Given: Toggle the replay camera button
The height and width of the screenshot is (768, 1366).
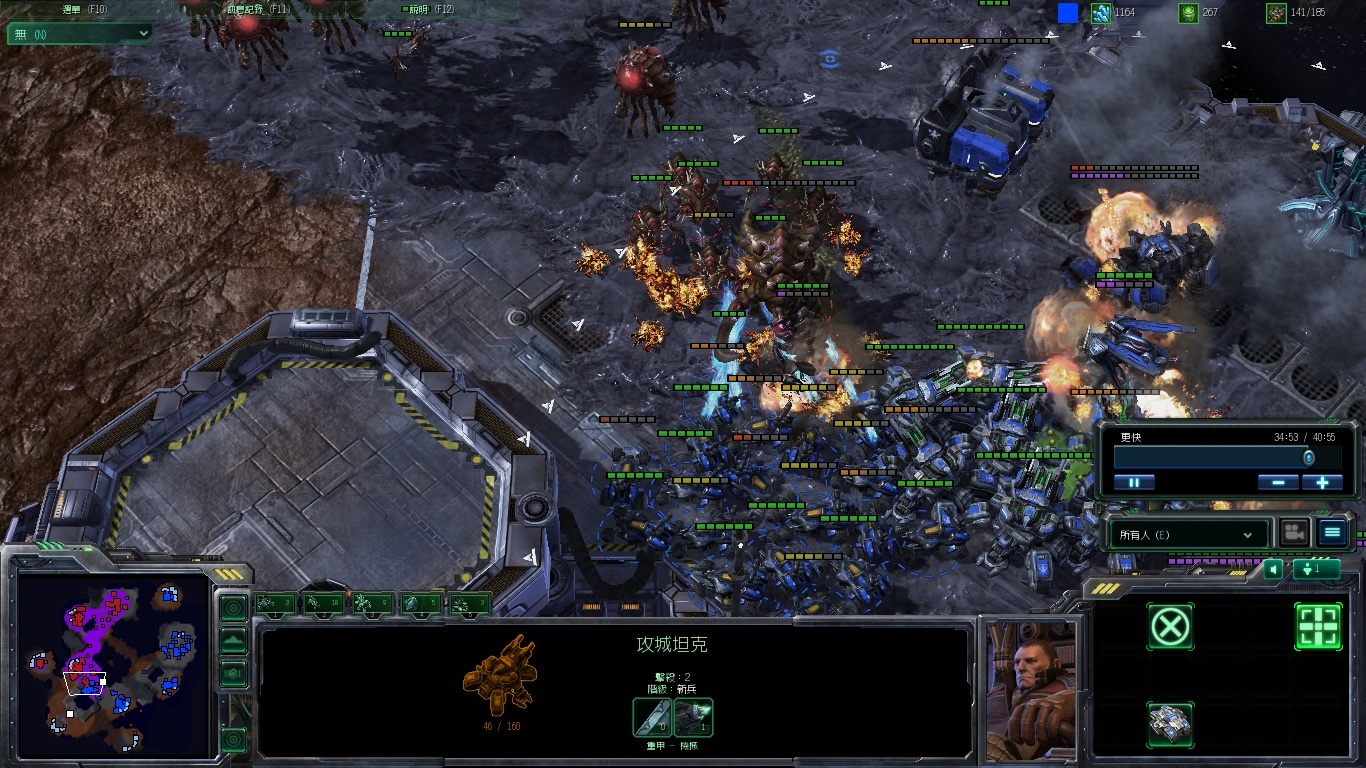Looking at the screenshot, I should pos(1295,533).
